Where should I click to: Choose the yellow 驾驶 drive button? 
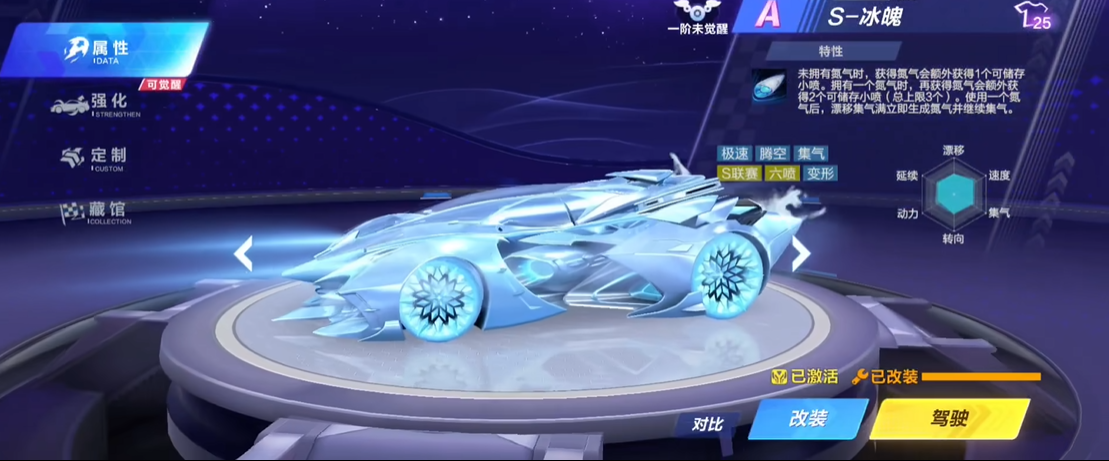(948, 419)
